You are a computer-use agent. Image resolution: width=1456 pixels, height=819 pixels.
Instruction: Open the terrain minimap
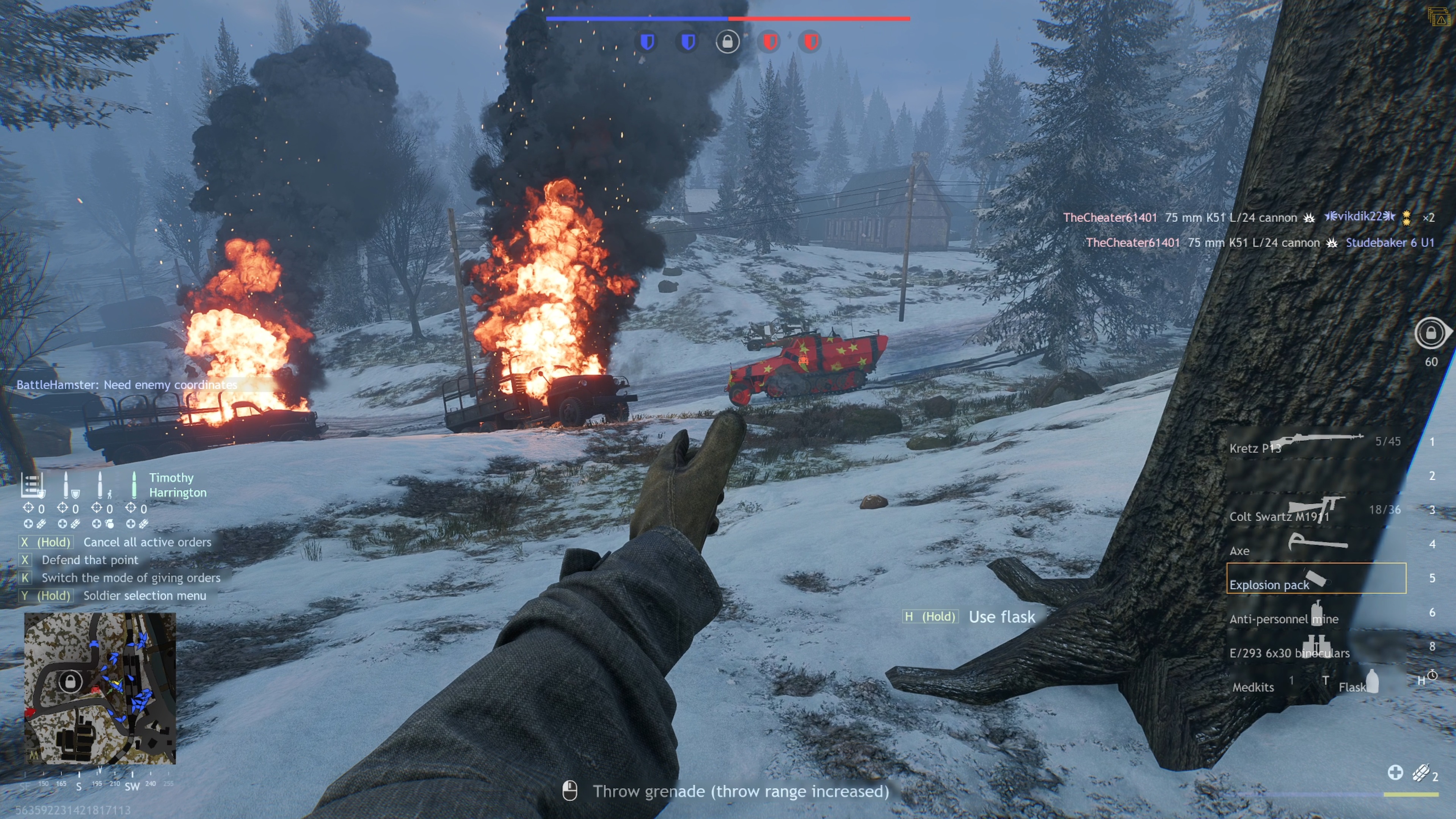100,688
